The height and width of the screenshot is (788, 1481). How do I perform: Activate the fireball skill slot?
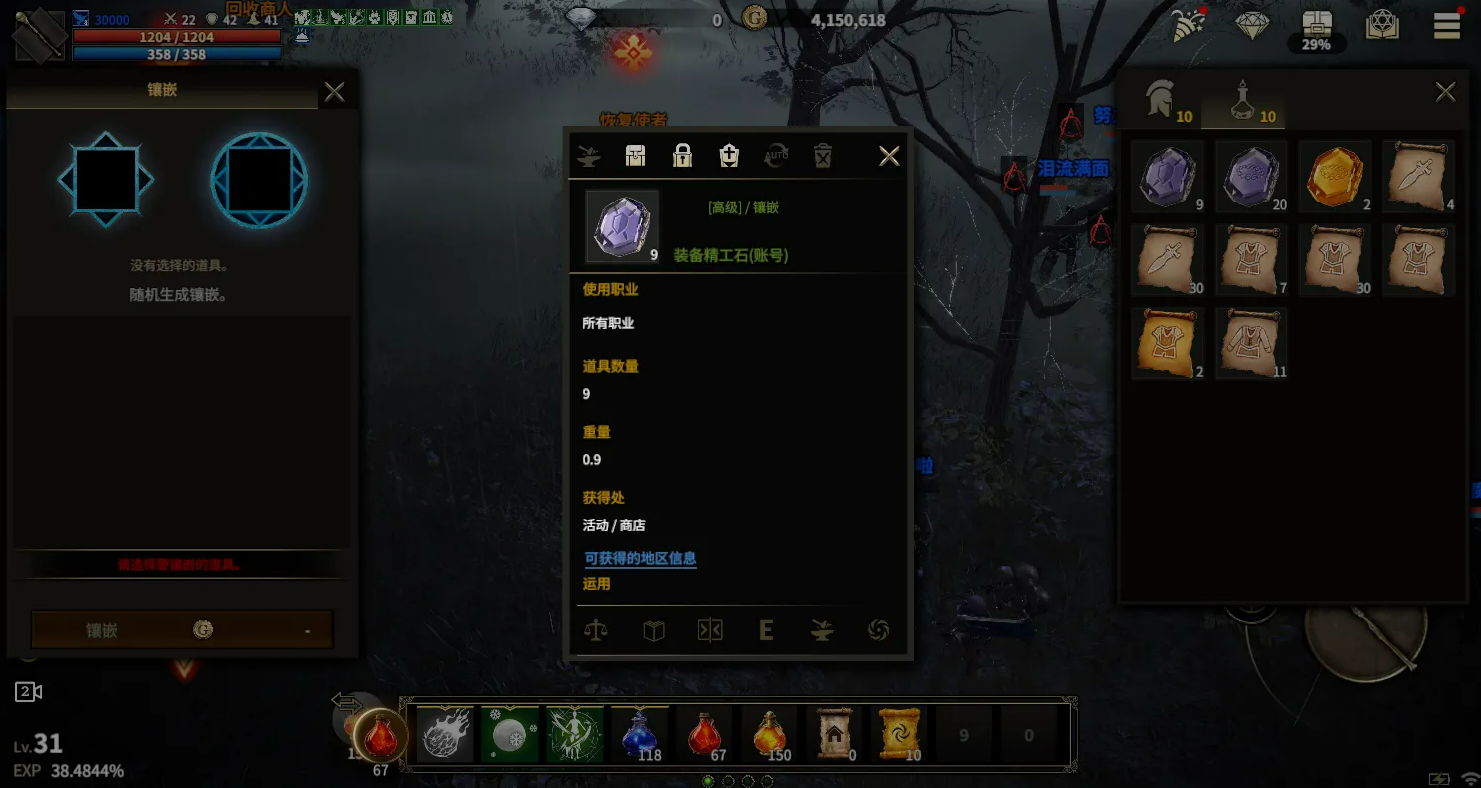point(445,735)
